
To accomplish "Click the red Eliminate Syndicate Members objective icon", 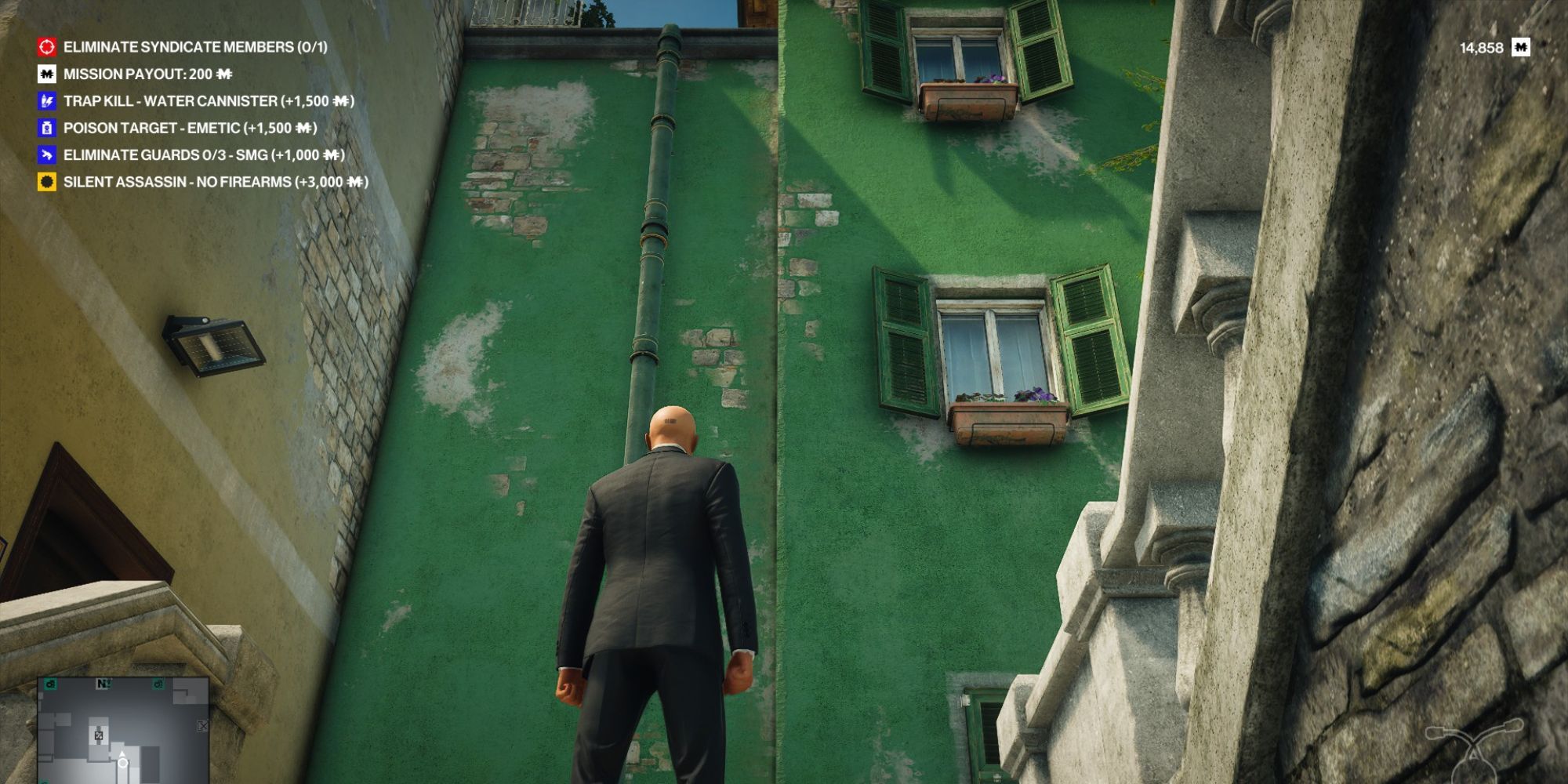I will (46, 47).
